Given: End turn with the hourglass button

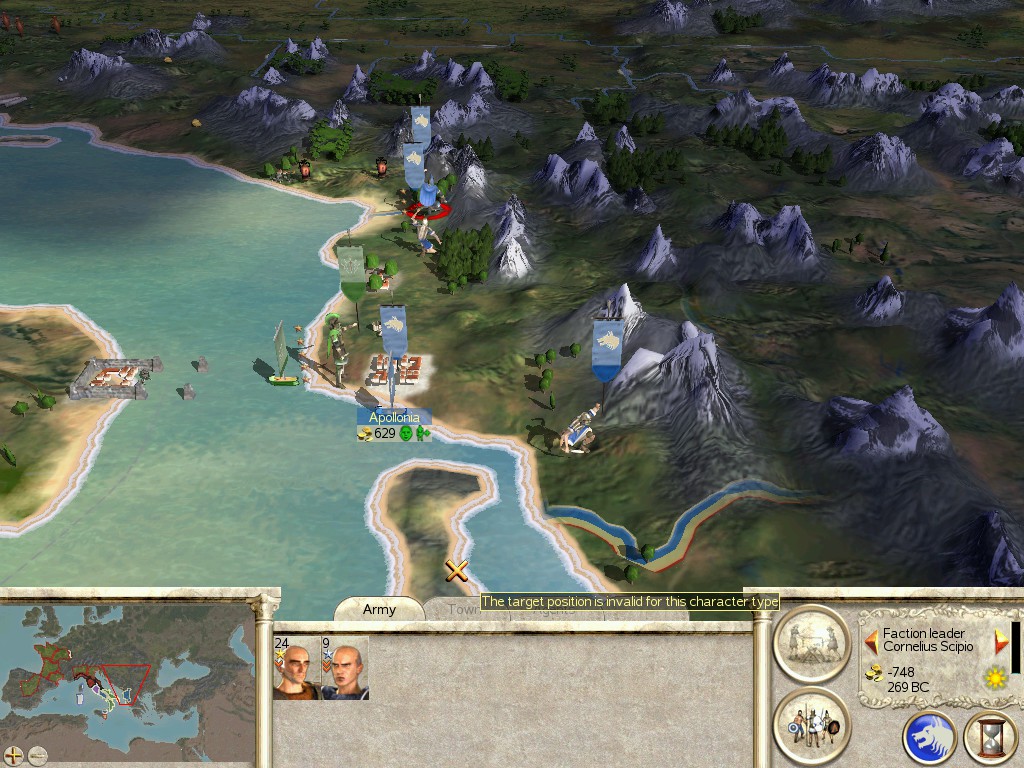Looking at the screenshot, I should [989, 738].
